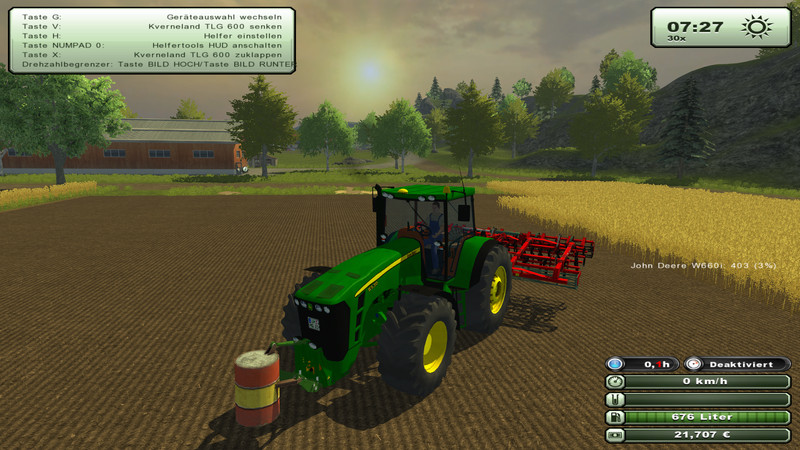
Task: Select the speedometer icon beside km/h
Action: [616, 382]
